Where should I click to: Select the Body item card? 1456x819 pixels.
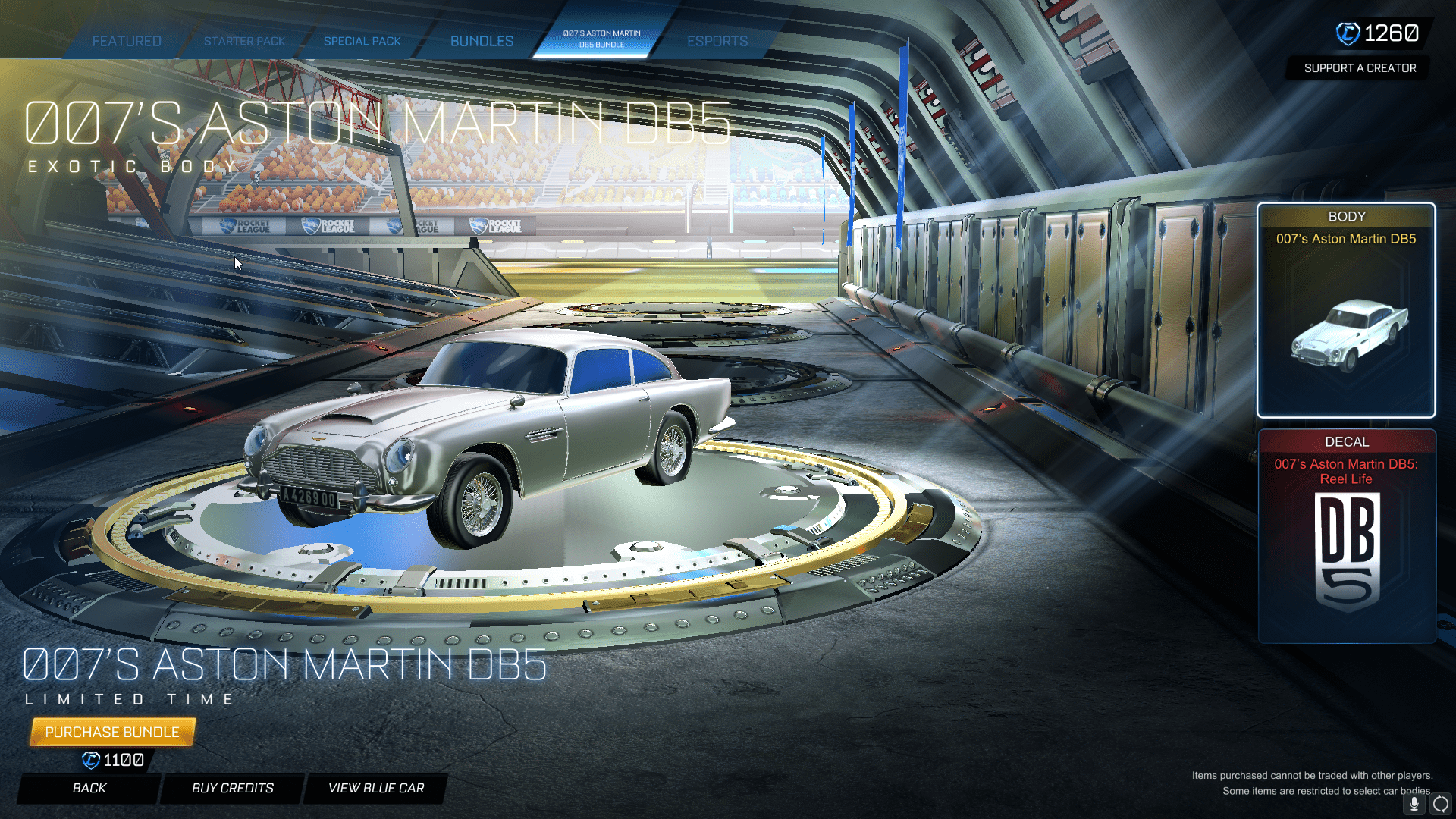coord(1346,310)
